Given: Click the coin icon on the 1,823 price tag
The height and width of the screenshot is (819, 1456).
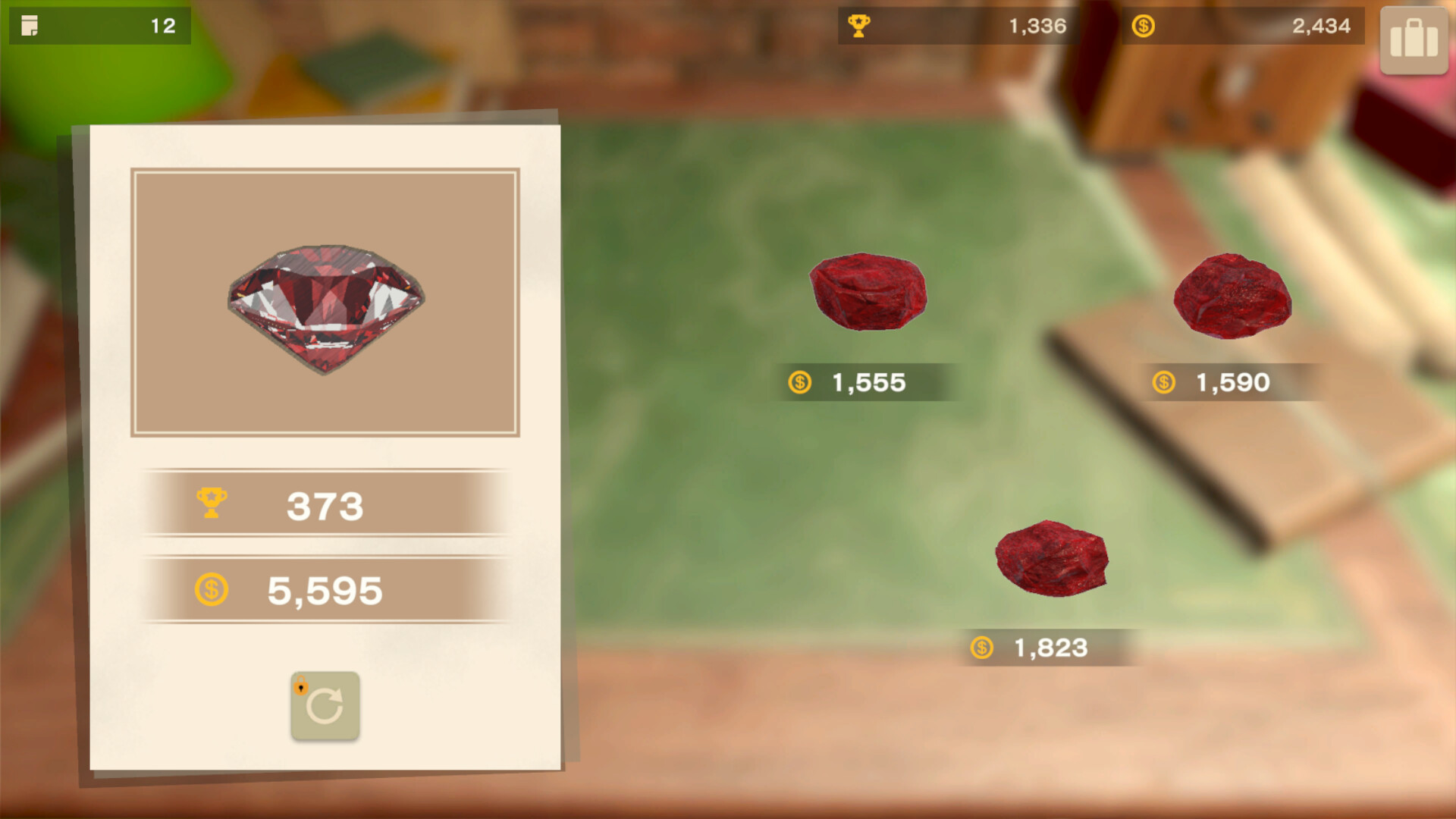Looking at the screenshot, I should click(984, 648).
